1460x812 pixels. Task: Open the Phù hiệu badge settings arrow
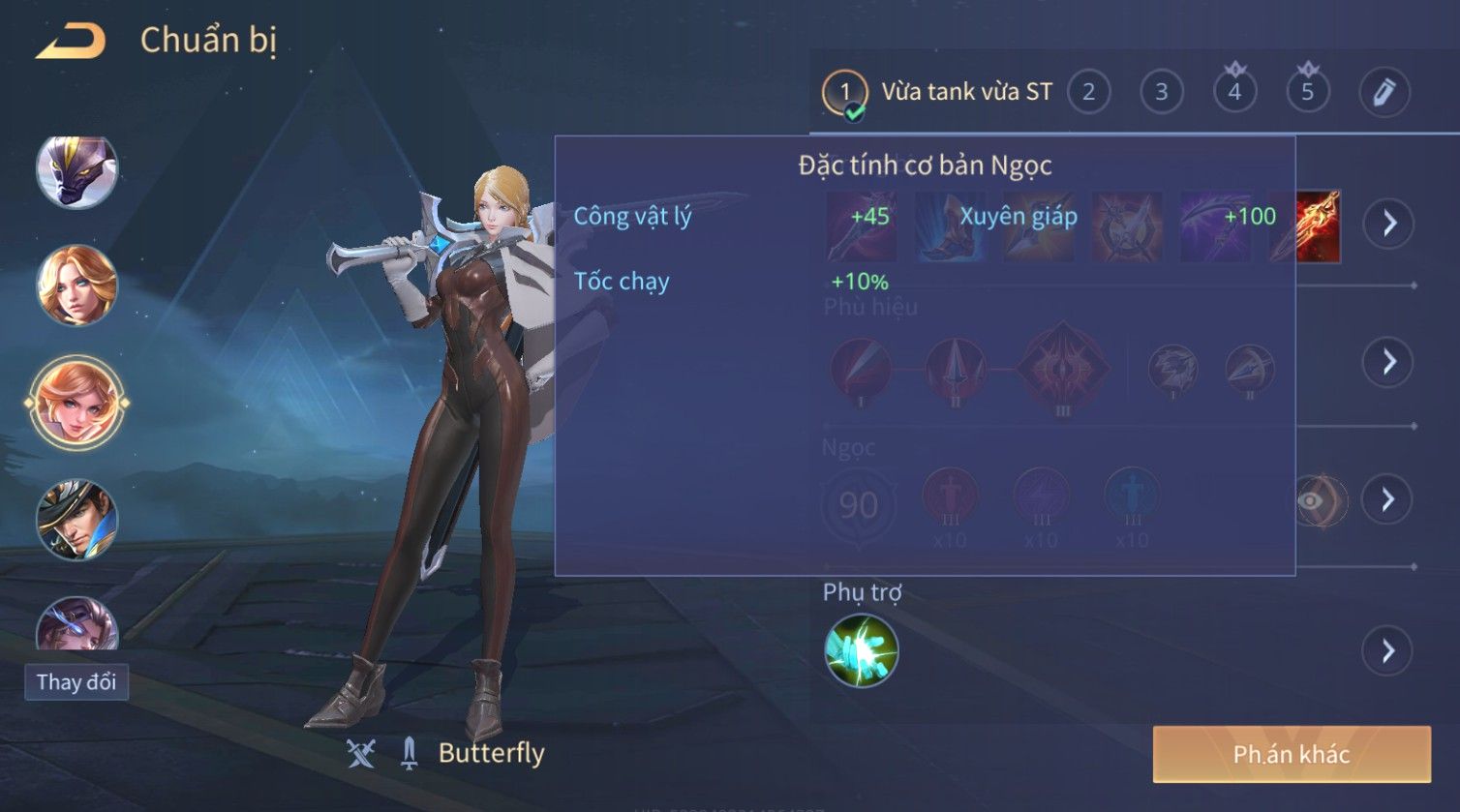1389,362
